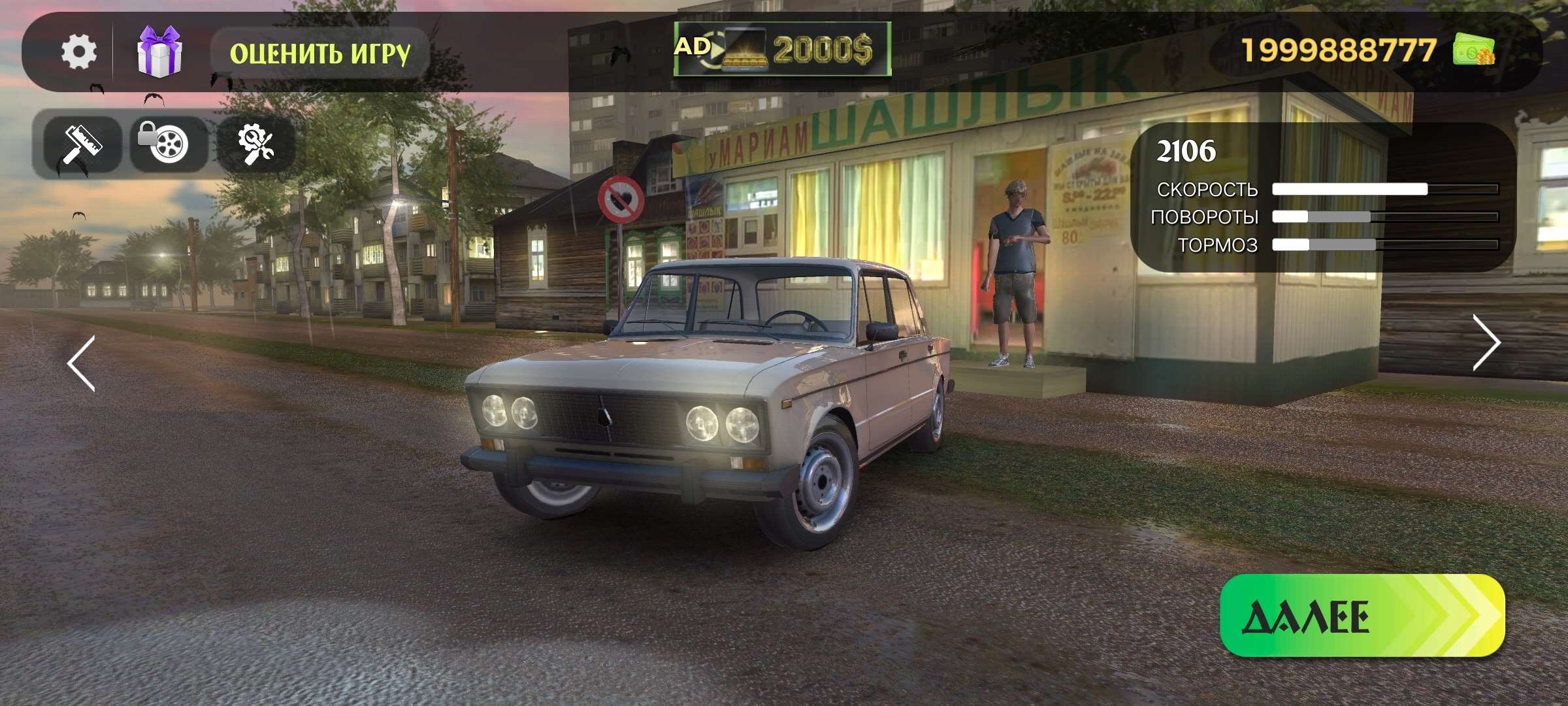Show the next car with right arrow
The image size is (1568, 706).
(x=1486, y=343)
